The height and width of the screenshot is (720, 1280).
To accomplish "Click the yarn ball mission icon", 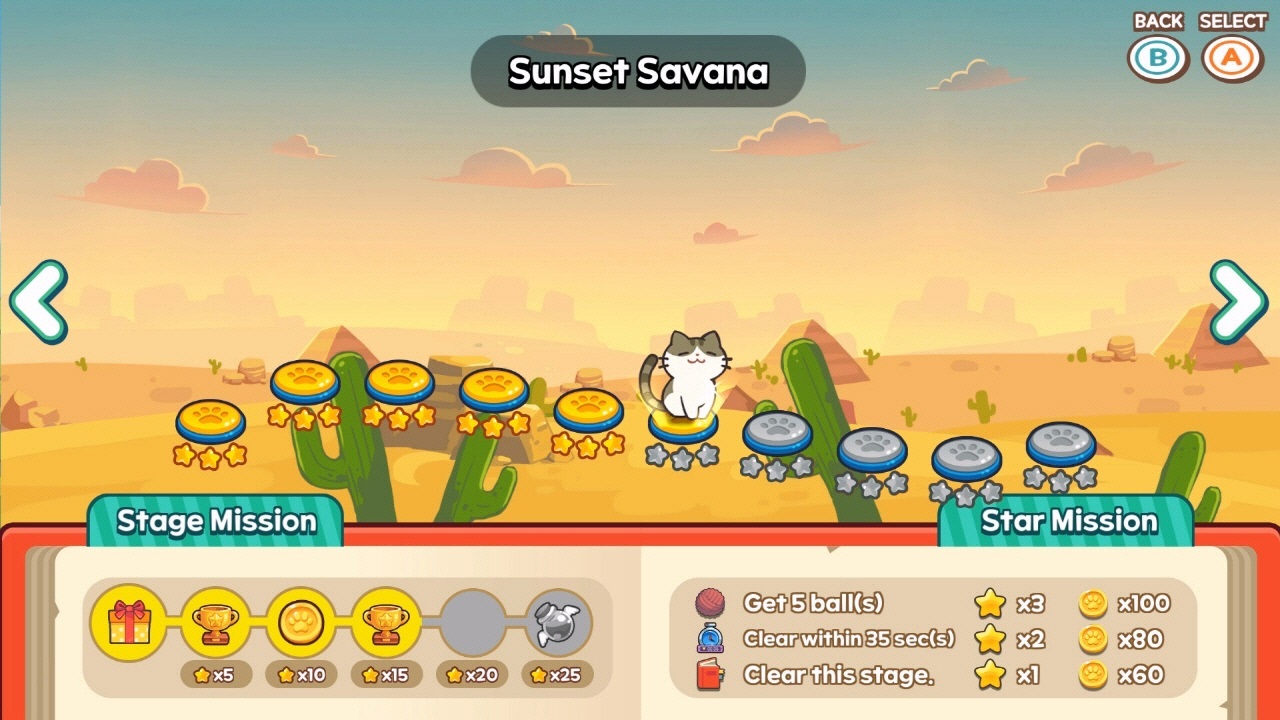I will click(709, 603).
